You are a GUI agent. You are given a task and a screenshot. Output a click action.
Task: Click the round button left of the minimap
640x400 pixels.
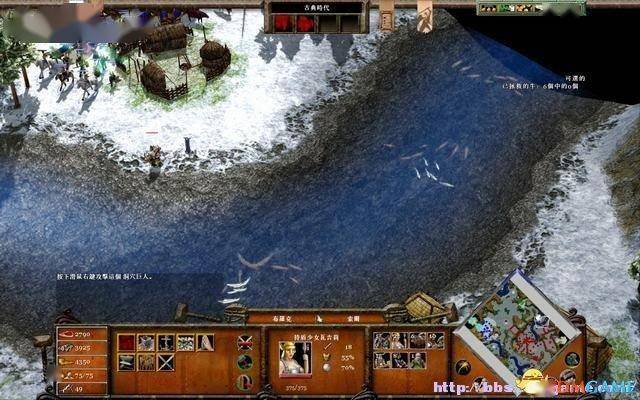[463, 367]
